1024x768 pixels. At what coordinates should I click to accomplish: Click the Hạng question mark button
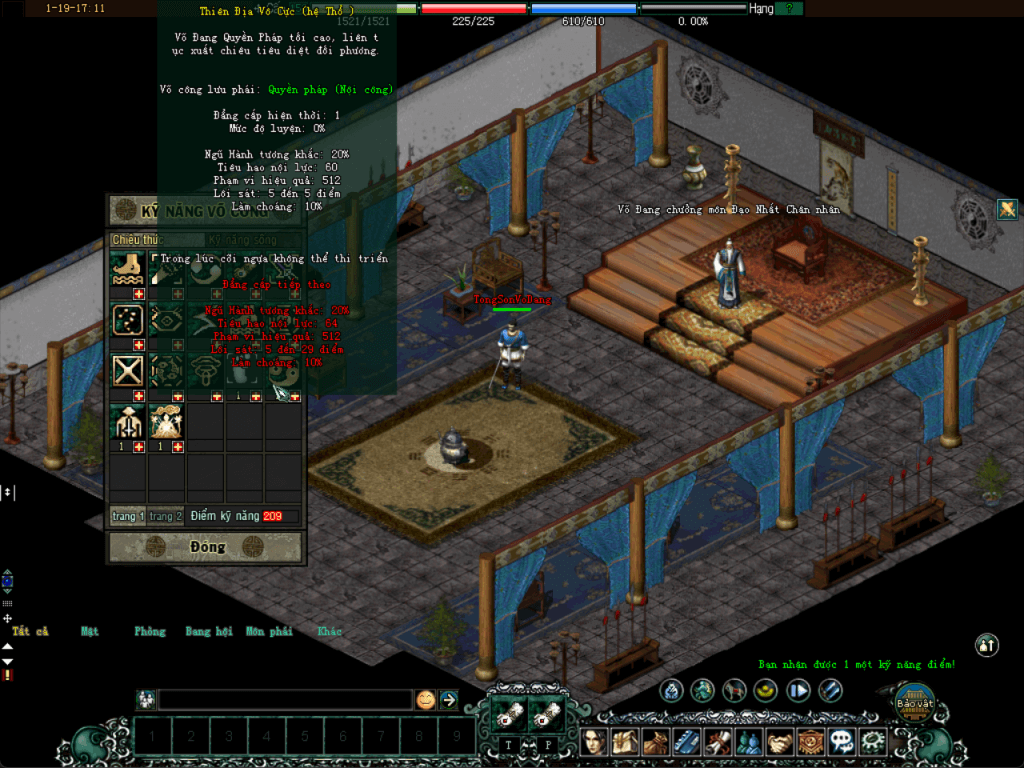tap(789, 8)
